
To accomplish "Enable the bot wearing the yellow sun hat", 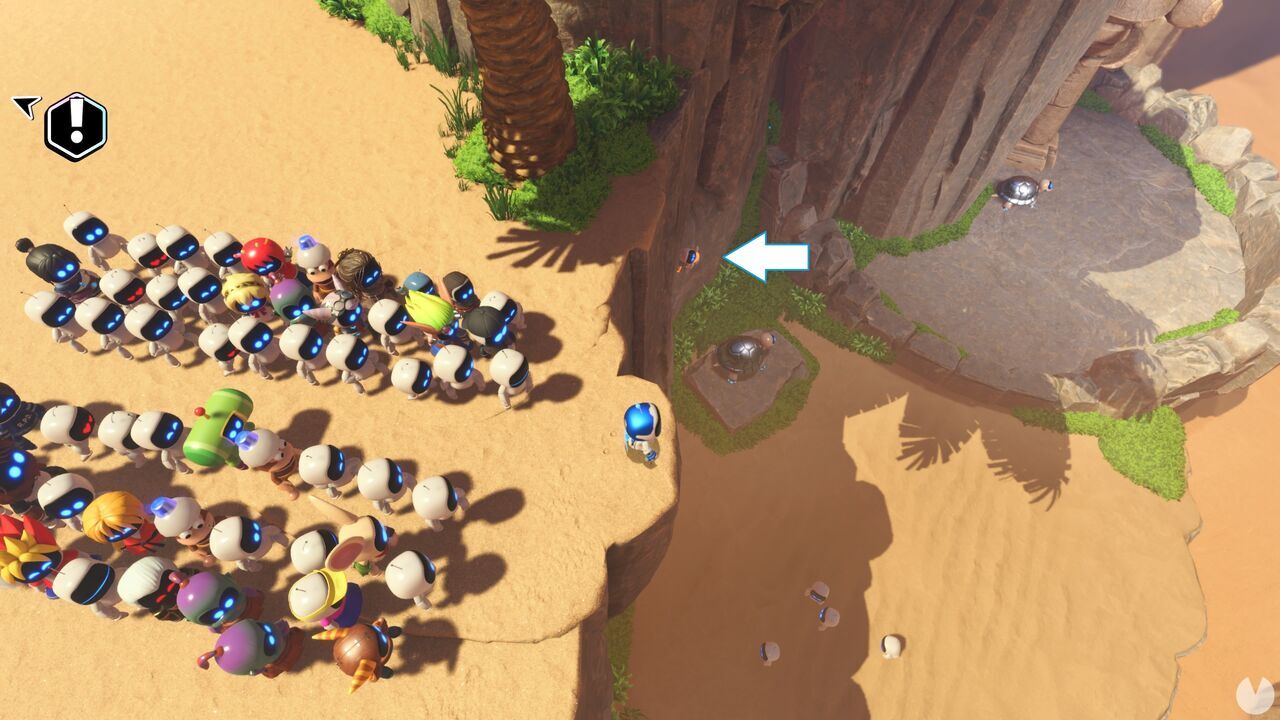I will tap(316, 595).
